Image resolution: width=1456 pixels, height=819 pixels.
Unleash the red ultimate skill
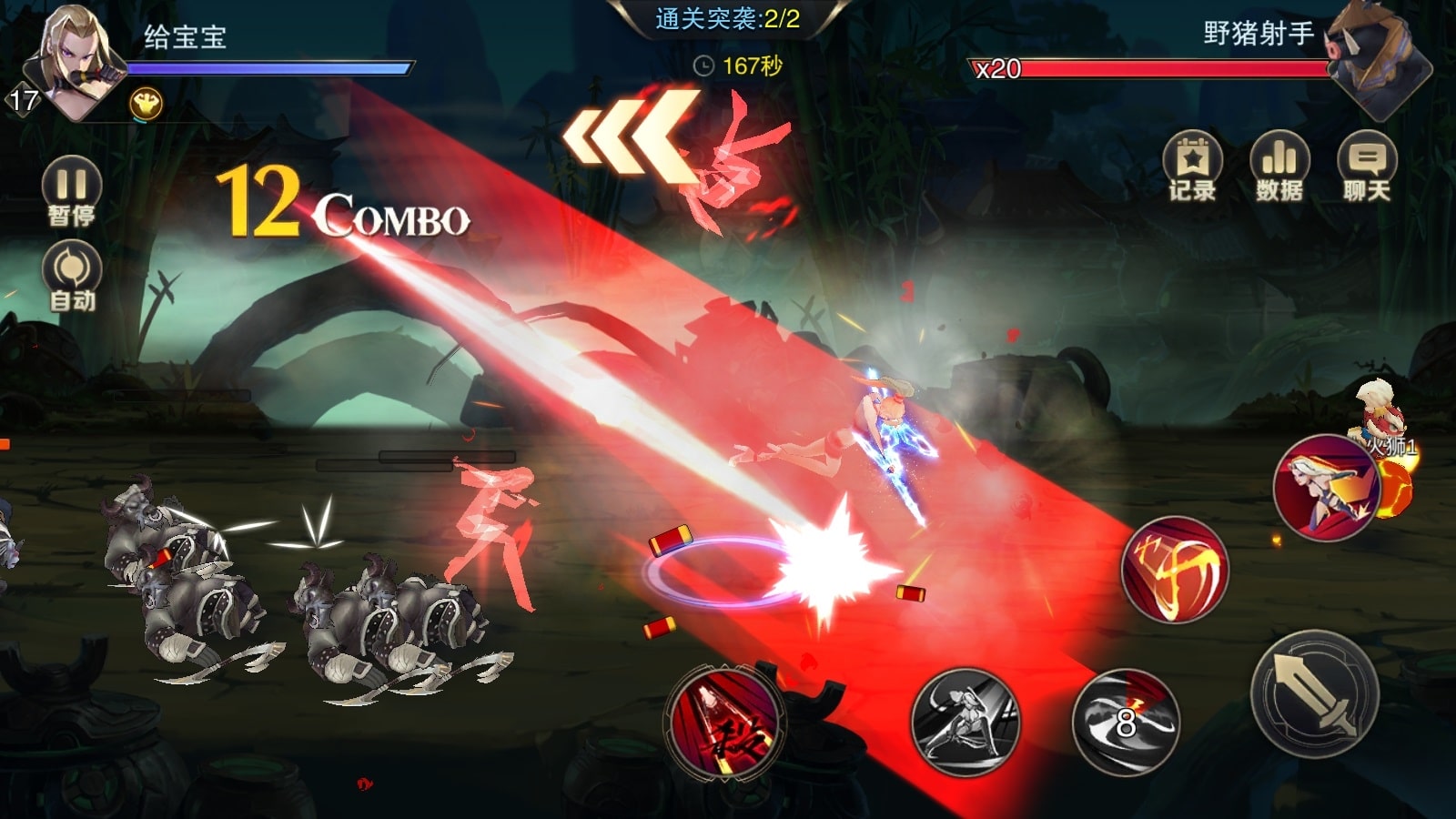[x=723, y=723]
